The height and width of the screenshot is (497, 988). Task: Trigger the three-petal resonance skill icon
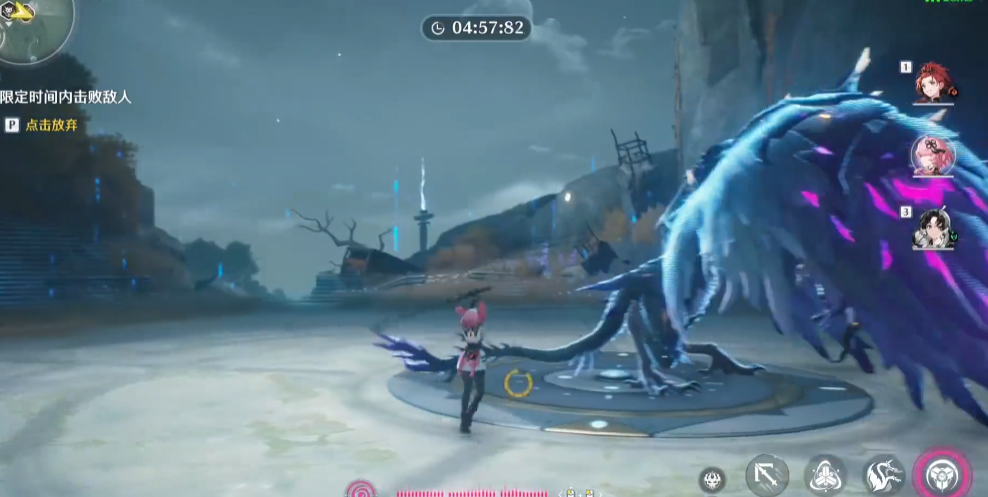coord(827,475)
